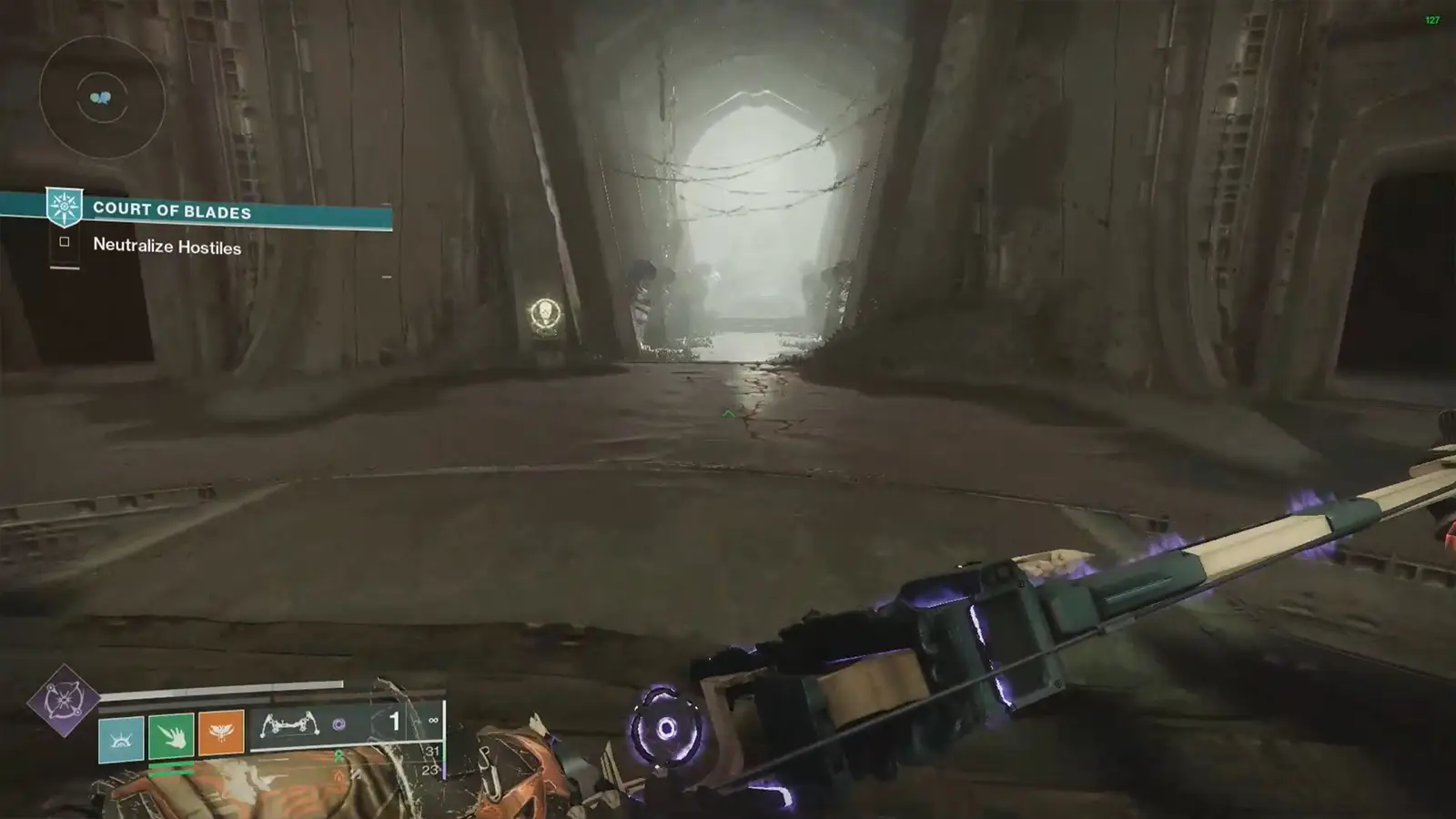The width and height of the screenshot is (1456, 819).
Task: Click the Court of Blades shield emblem
Action: [62, 207]
